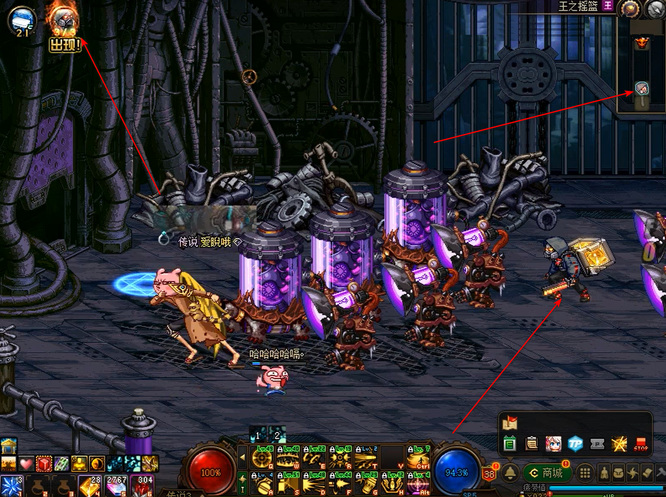Image resolution: width=666 pixels, height=497 pixels.
Task: Select the red flag book icon
Action: 510,422
